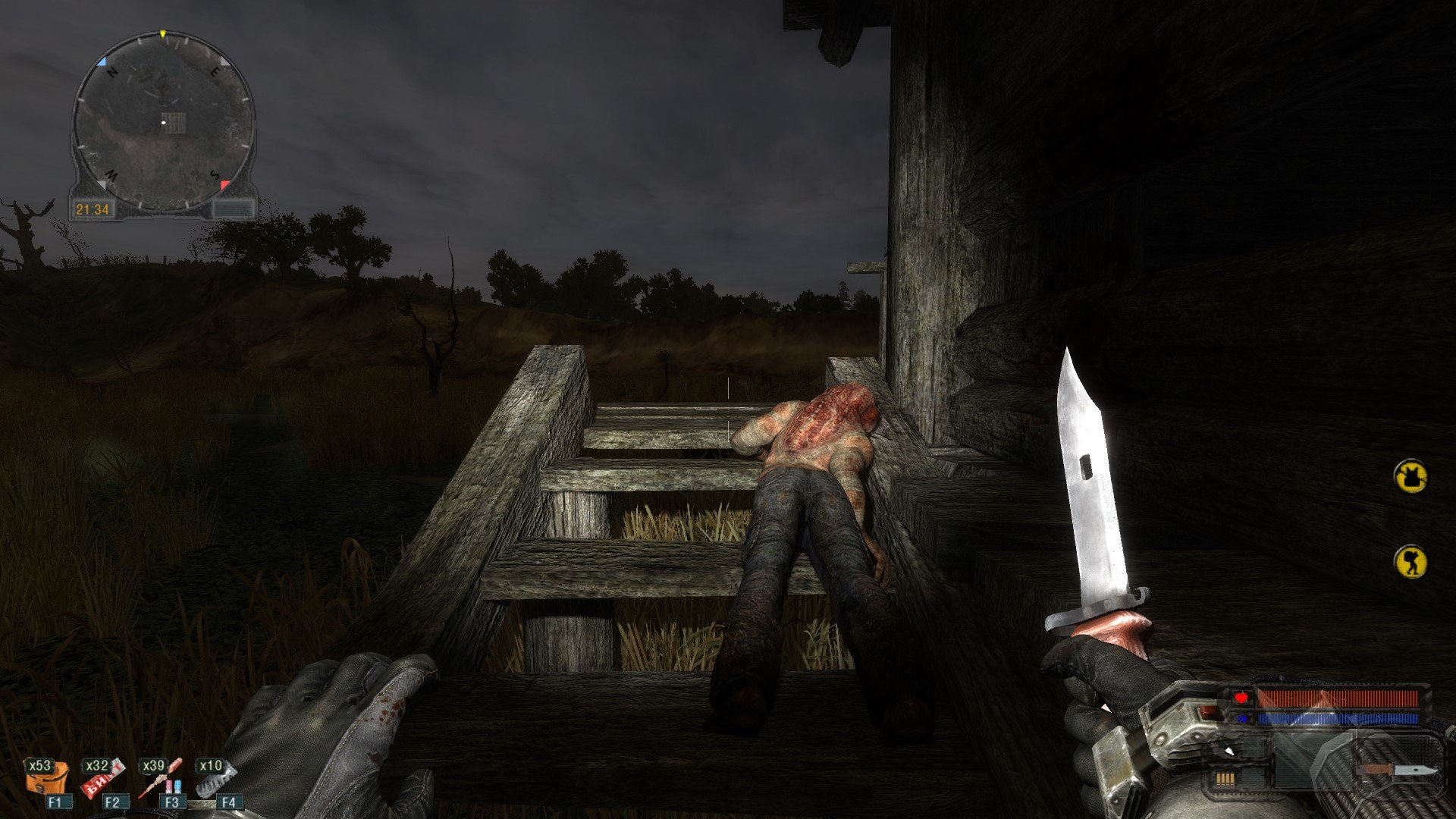
Task: Choose the syringe and vials quick slot
Action: pyautogui.click(x=161, y=777)
